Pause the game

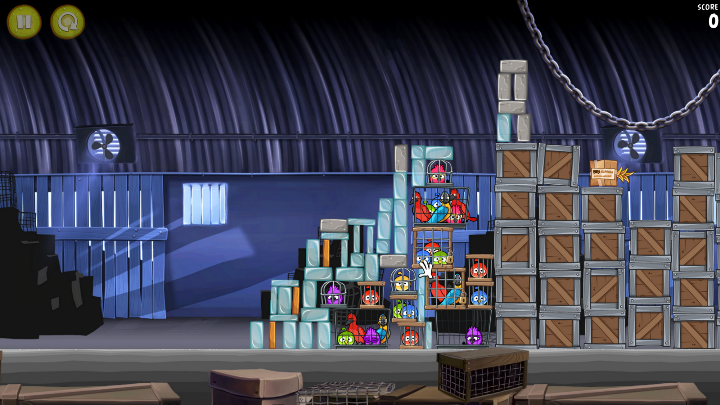point(24,21)
